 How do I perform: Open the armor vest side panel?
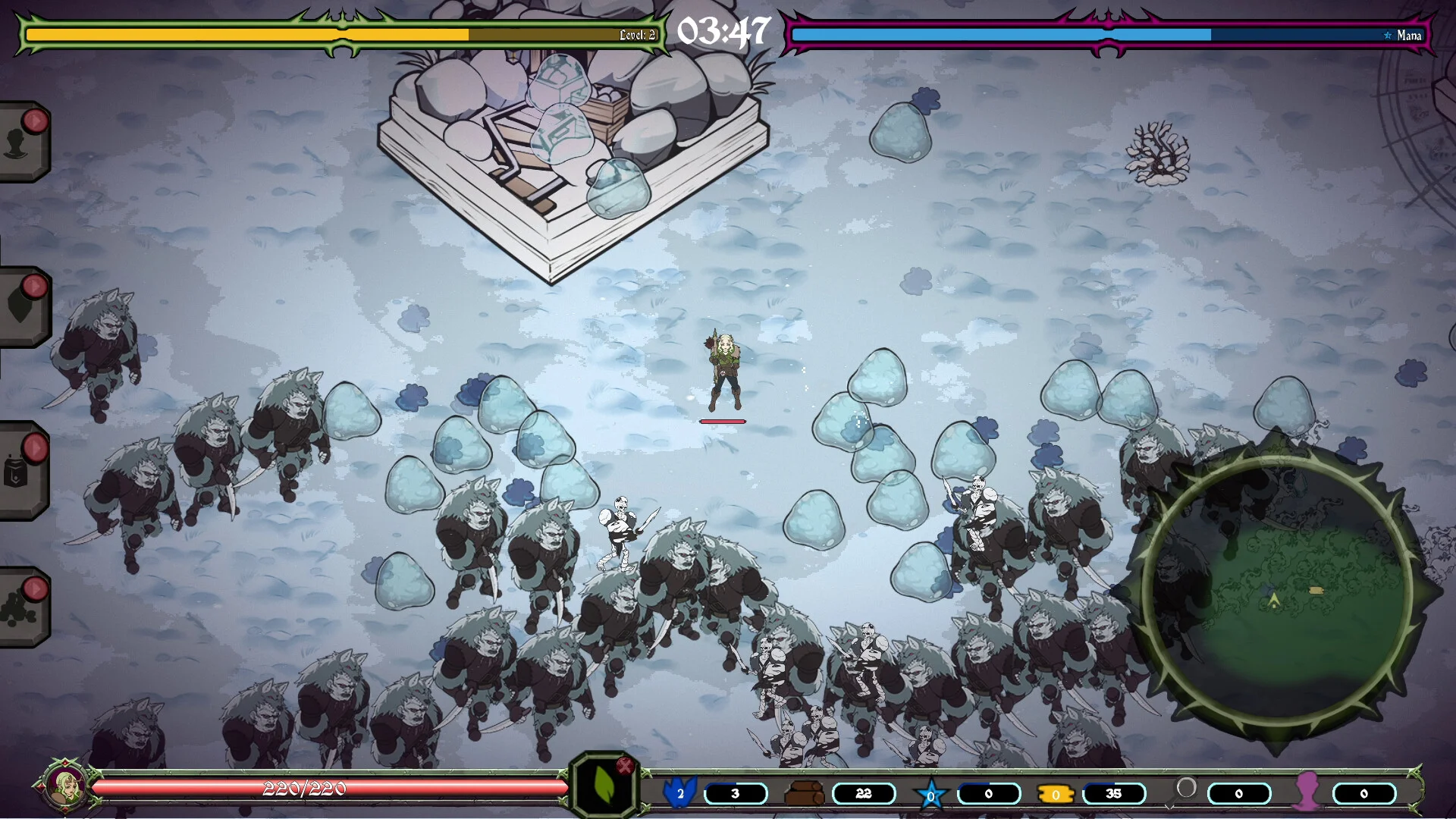tap(21, 470)
